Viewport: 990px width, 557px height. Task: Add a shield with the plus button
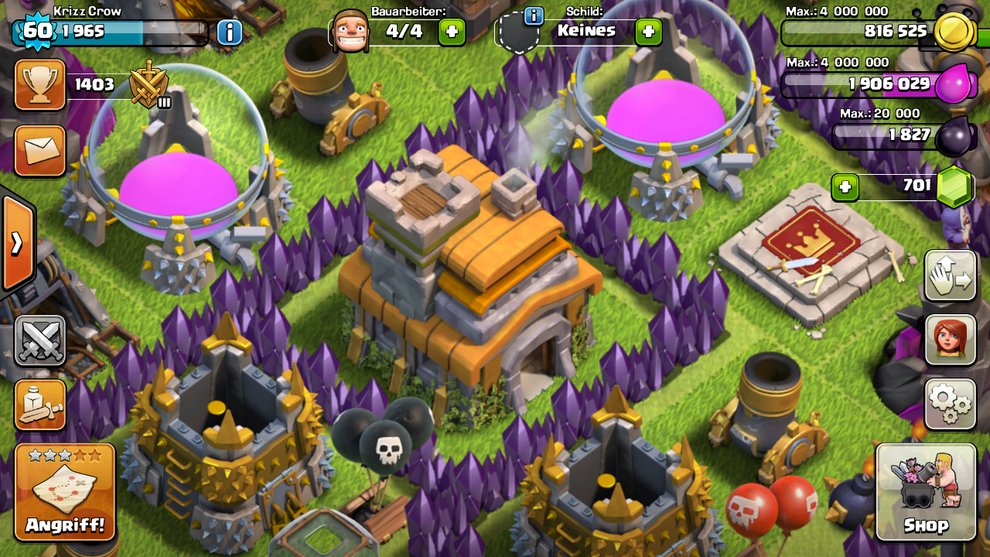(x=649, y=31)
